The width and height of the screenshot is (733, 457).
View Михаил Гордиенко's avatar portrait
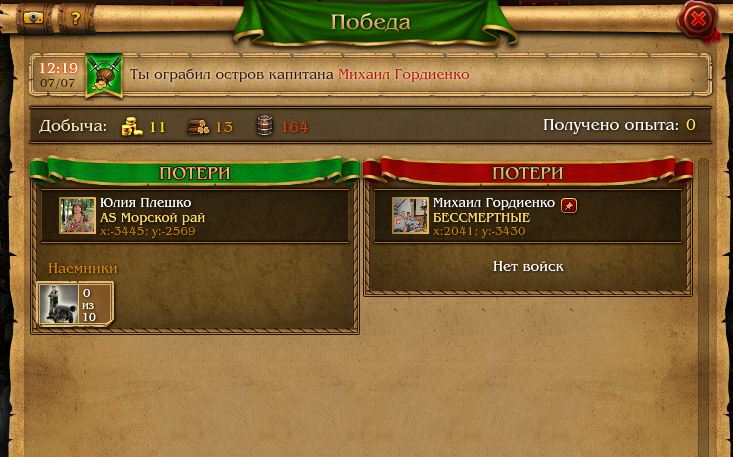[410, 216]
